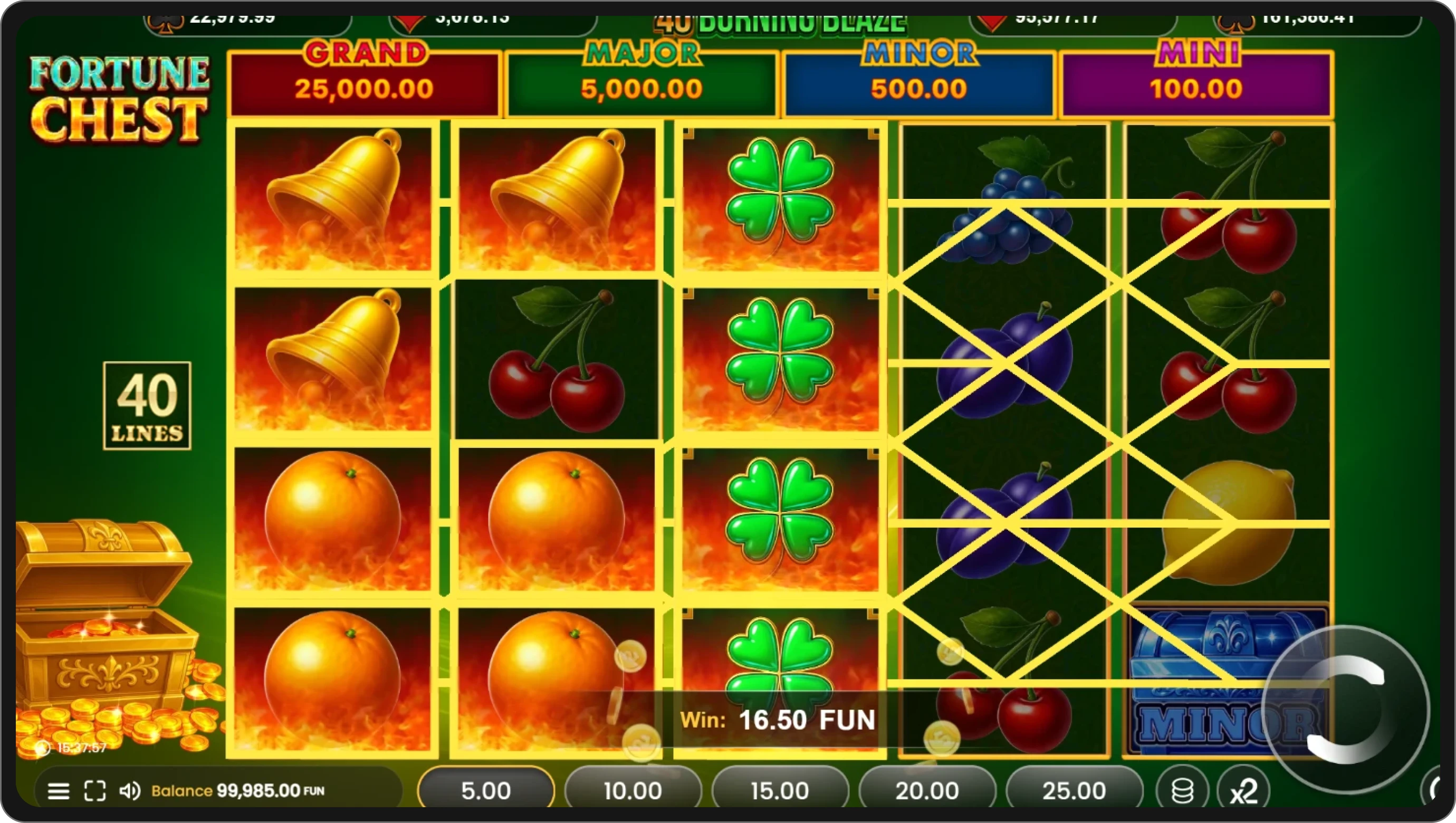
Task: Select the 25.00 bet amount
Action: pos(1076,790)
